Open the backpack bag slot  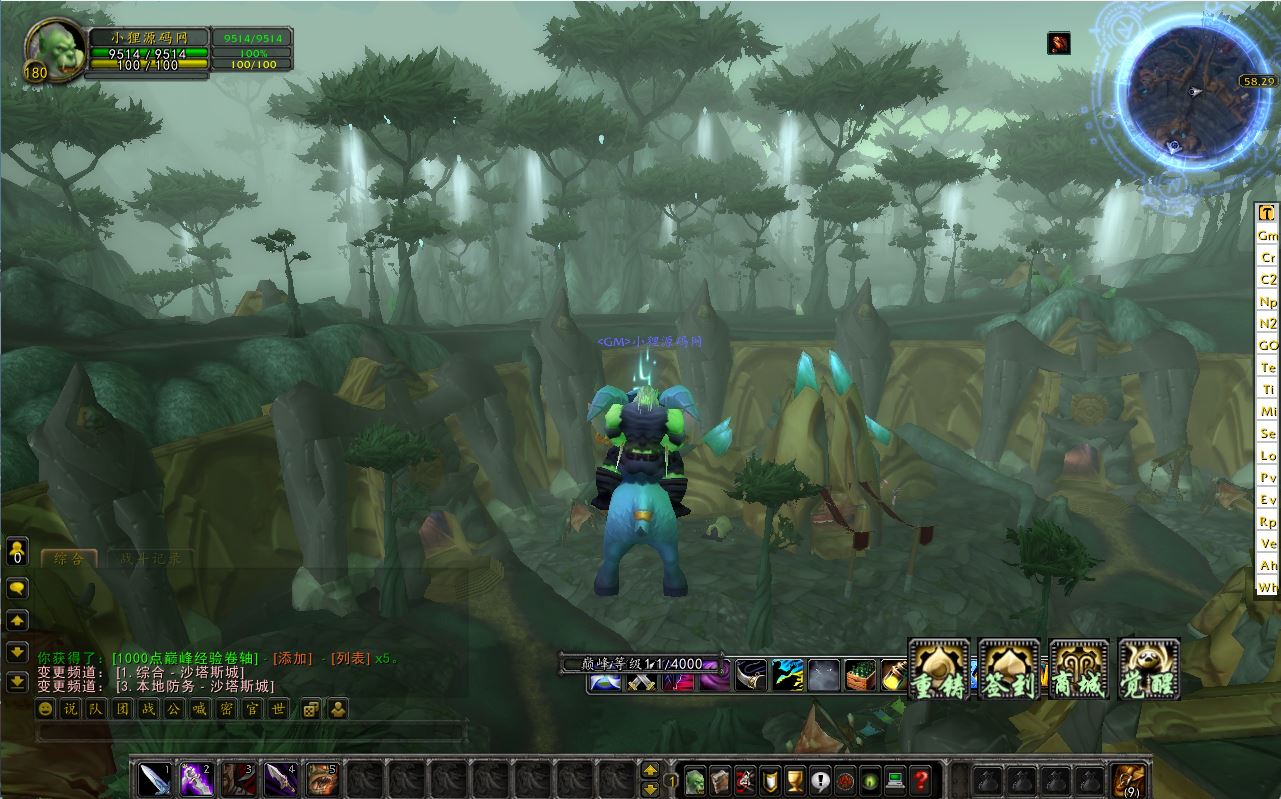tap(1129, 778)
